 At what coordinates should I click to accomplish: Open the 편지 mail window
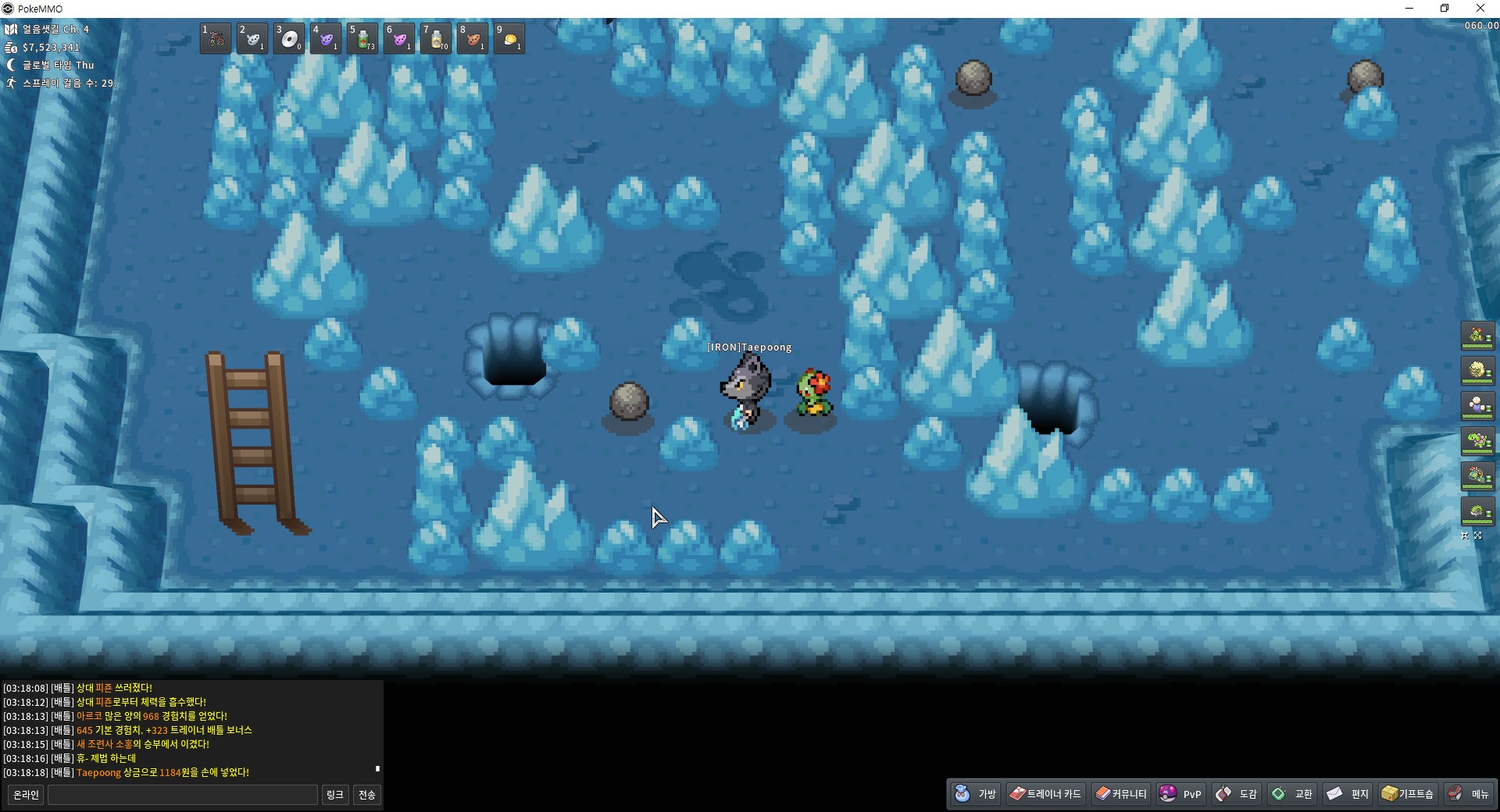click(x=1348, y=794)
